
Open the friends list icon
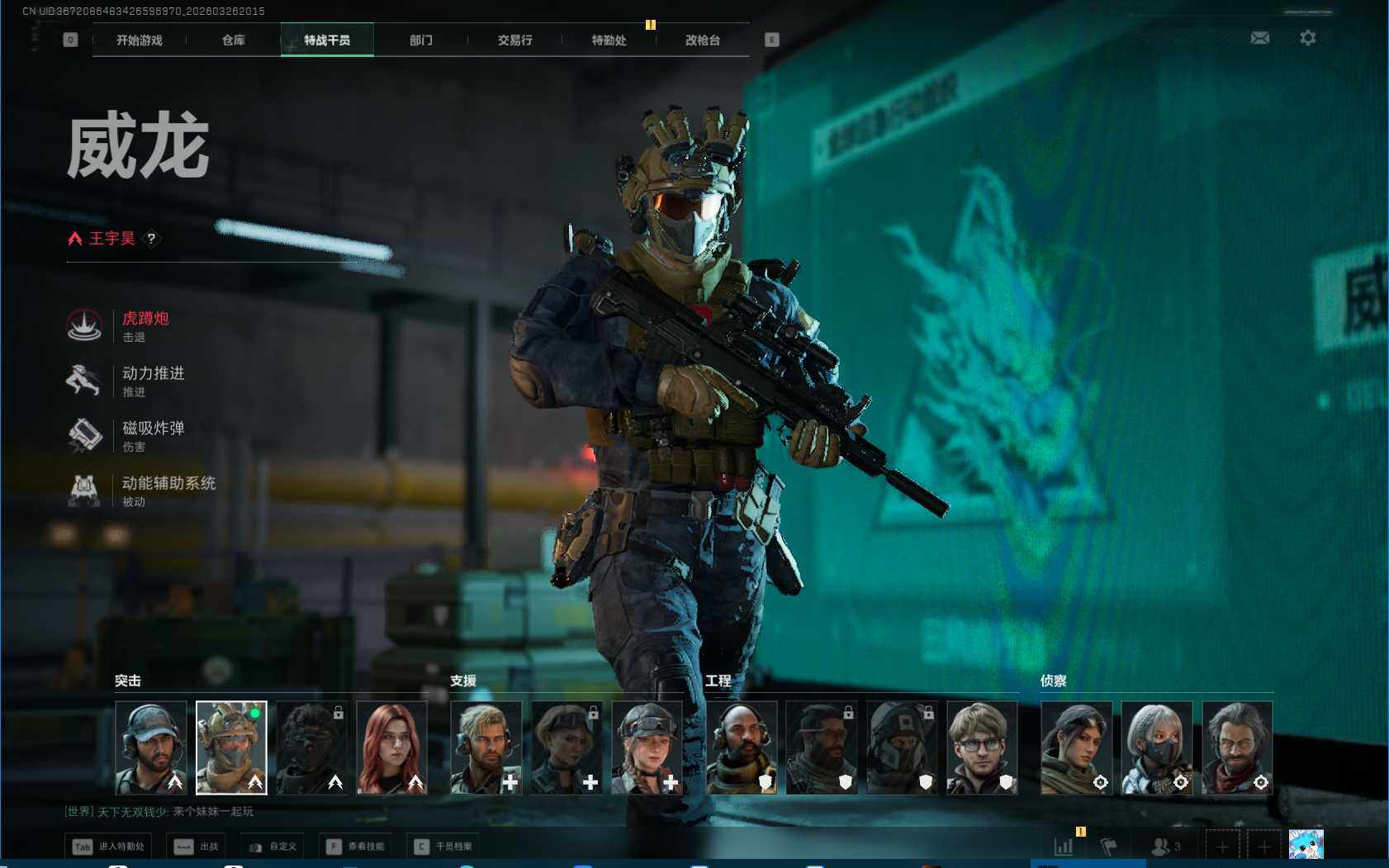click(x=1165, y=847)
